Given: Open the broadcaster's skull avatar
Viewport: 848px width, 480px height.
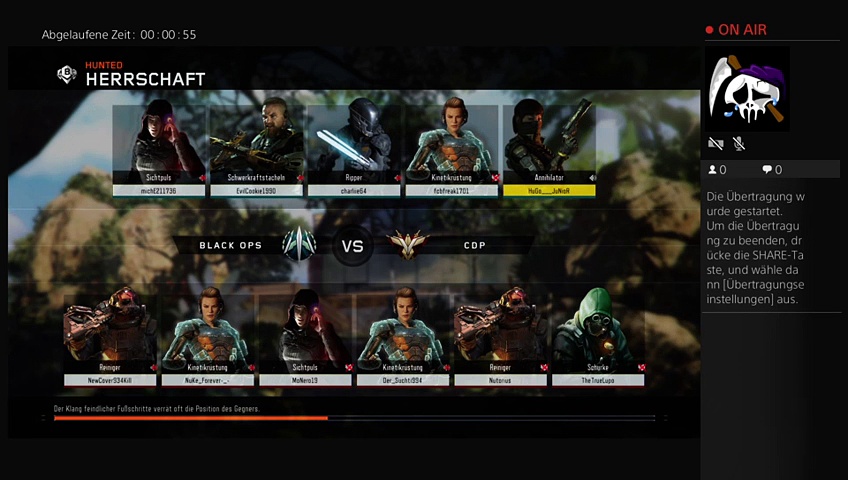Looking at the screenshot, I should (748, 89).
